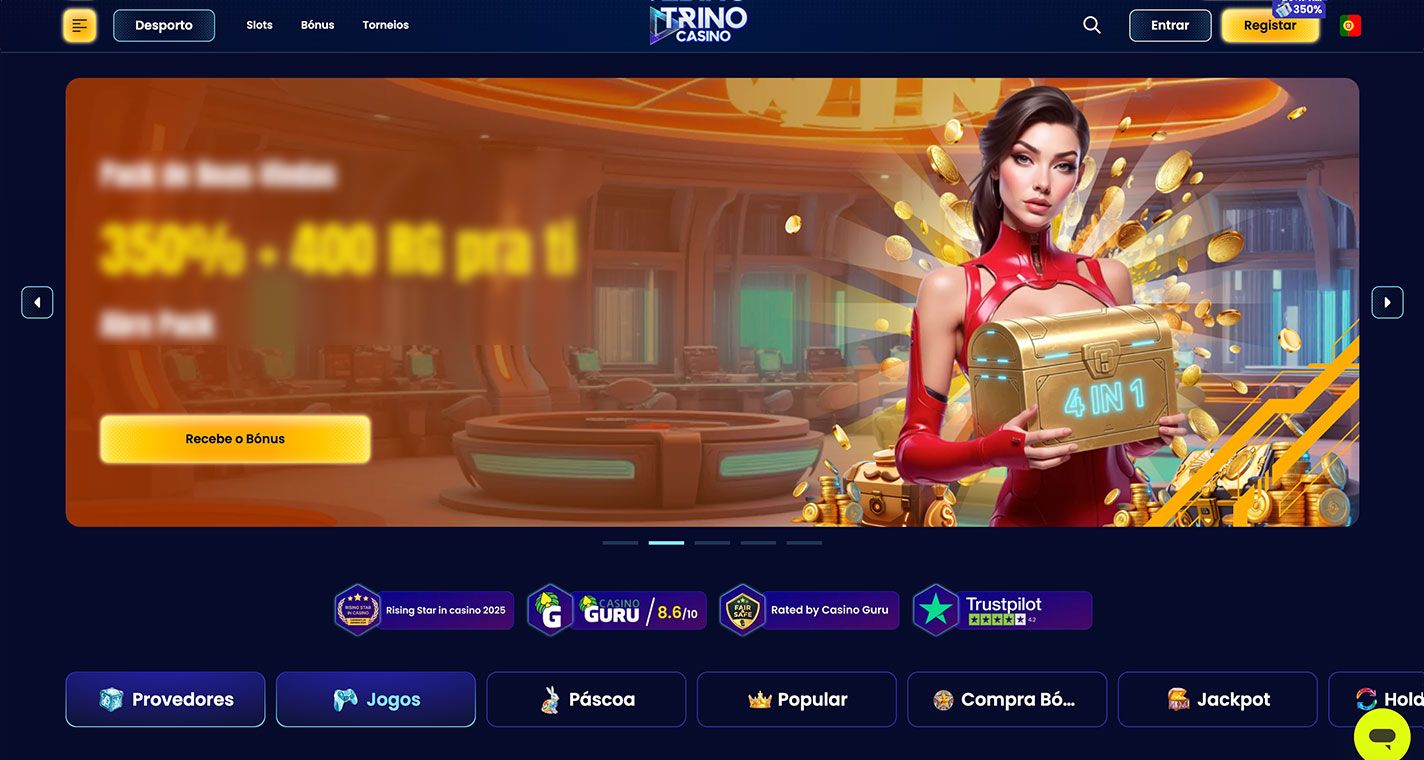Claim offer with Recebe o Bónus
1424x760 pixels.
pyautogui.click(x=235, y=439)
